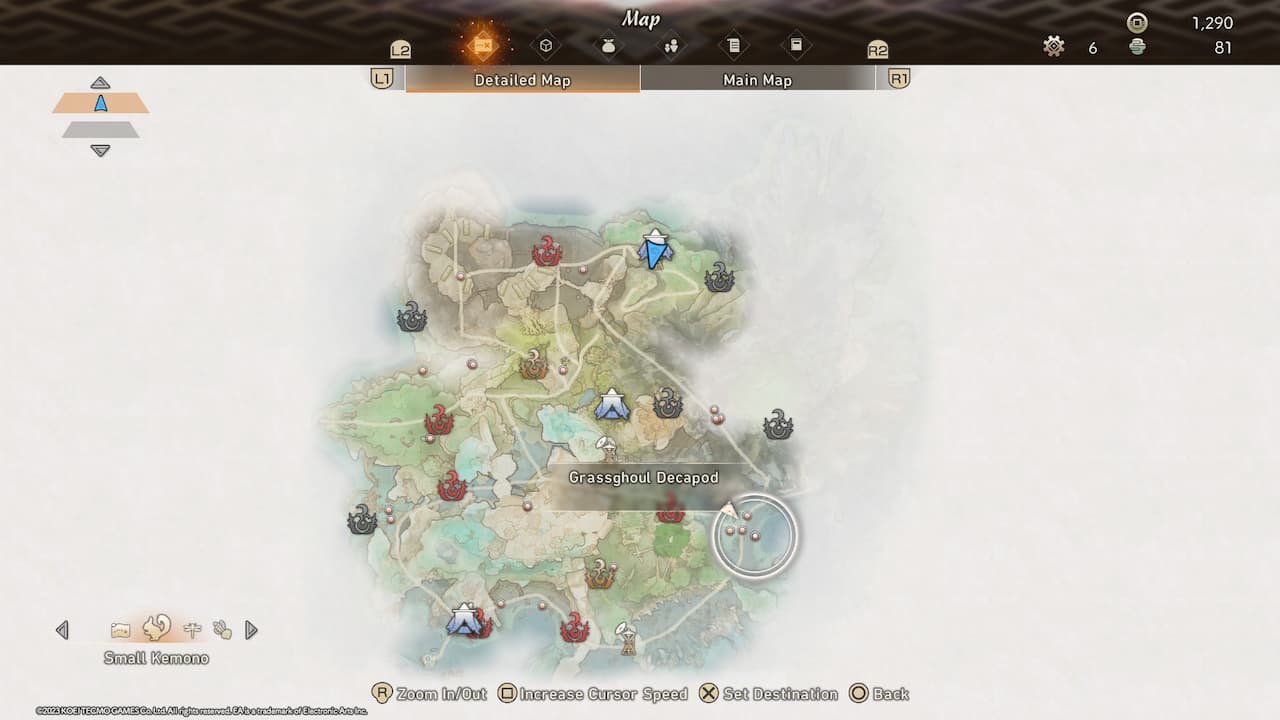Viewport: 1280px width, 720px height.
Task: Switch to the Main Map tab
Action: (757, 79)
